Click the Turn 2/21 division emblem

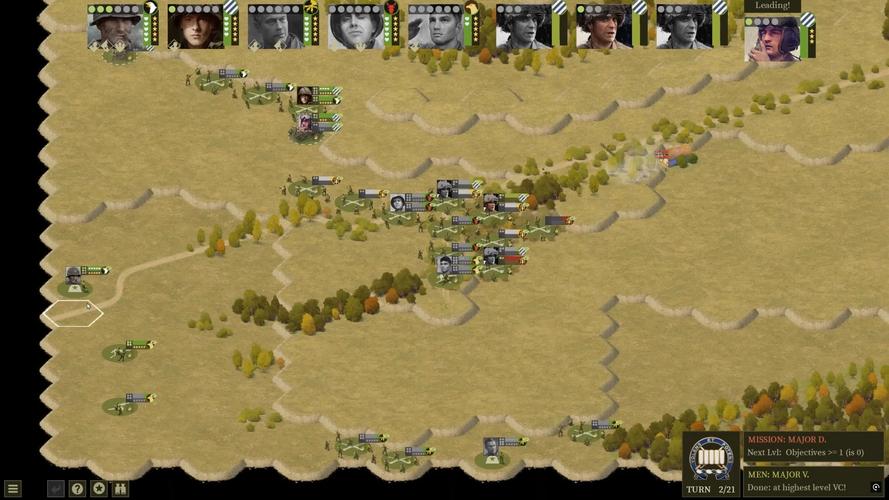point(713,458)
